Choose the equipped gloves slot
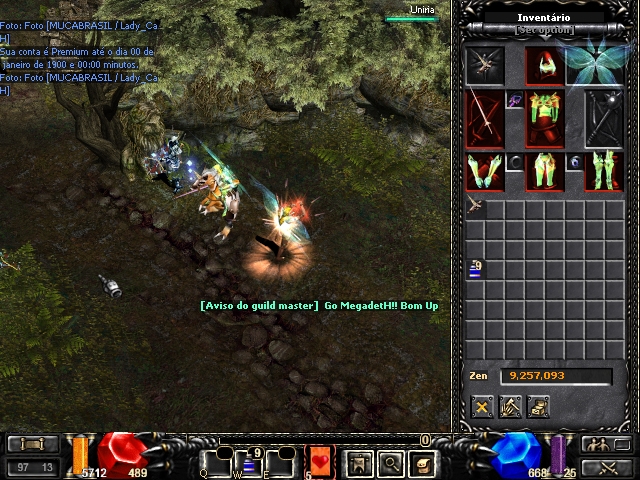This screenshot has height=480, width=640. point(484,172)
